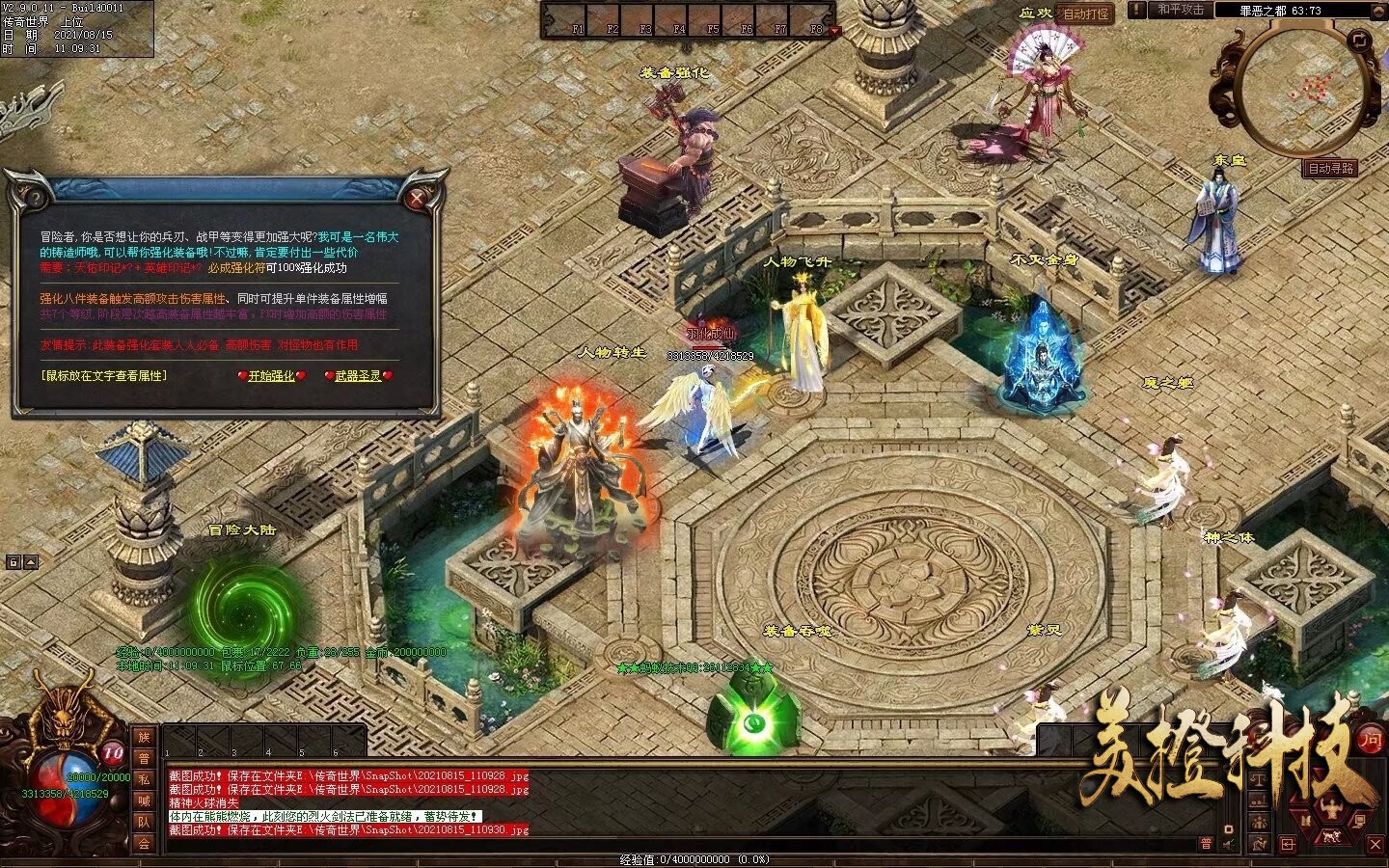The image size is (1389, 868).
Task: Toggle 自动打怪 auto-fight button
Action: (1086, 14)
